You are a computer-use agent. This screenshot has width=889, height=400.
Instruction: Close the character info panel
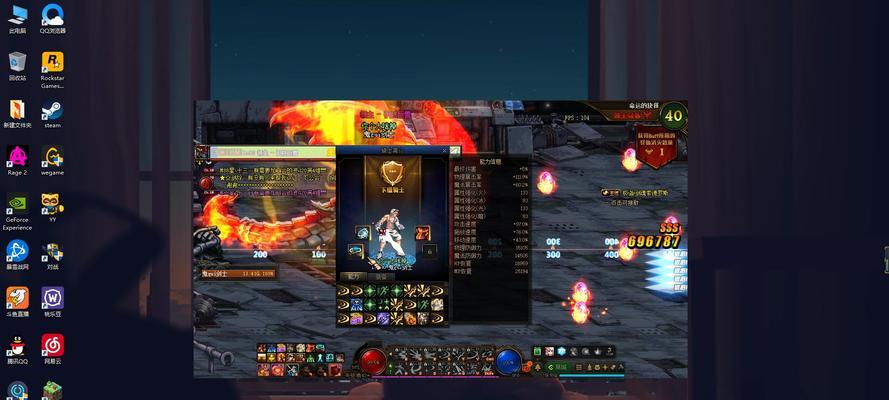click(x=444, y=151)
